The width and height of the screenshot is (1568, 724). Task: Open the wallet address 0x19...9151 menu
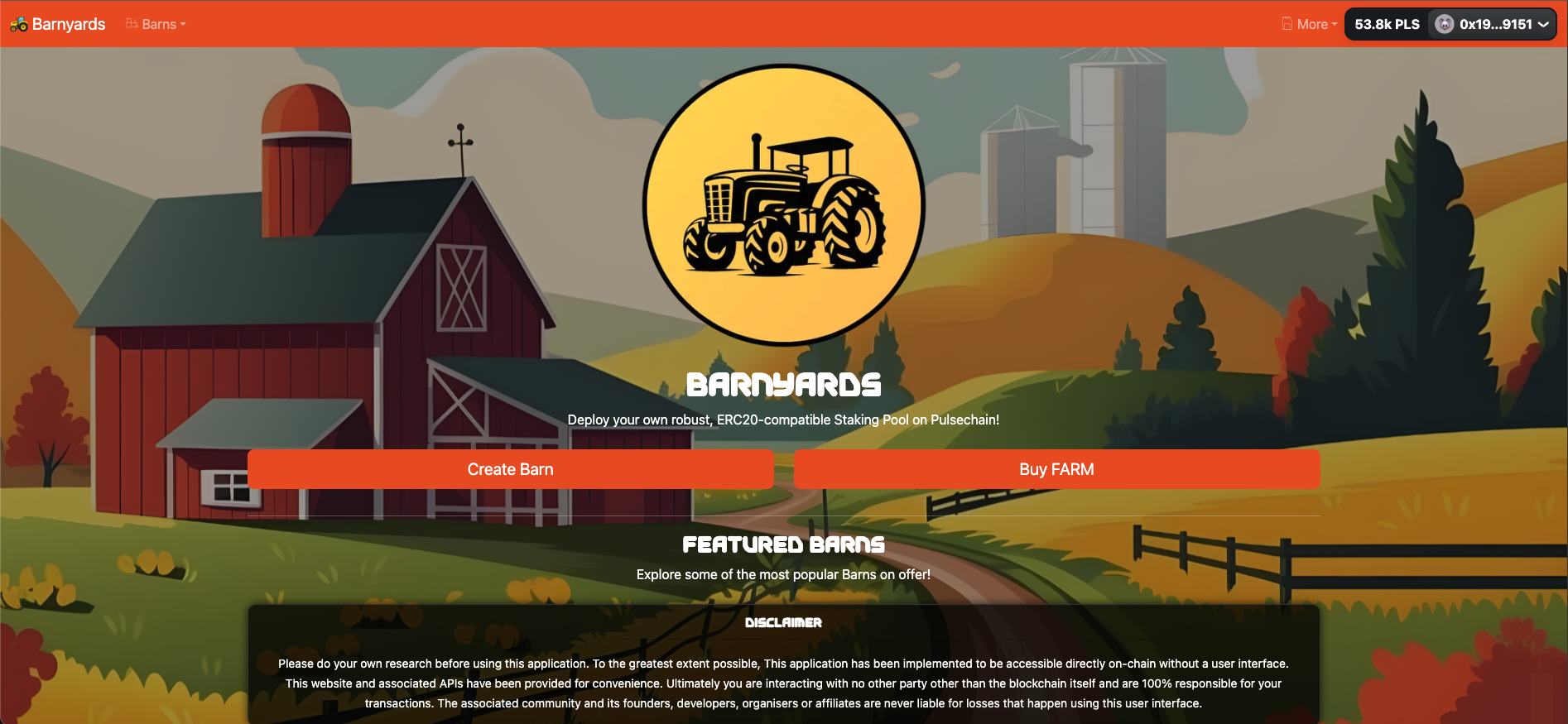pos(1492,25)
